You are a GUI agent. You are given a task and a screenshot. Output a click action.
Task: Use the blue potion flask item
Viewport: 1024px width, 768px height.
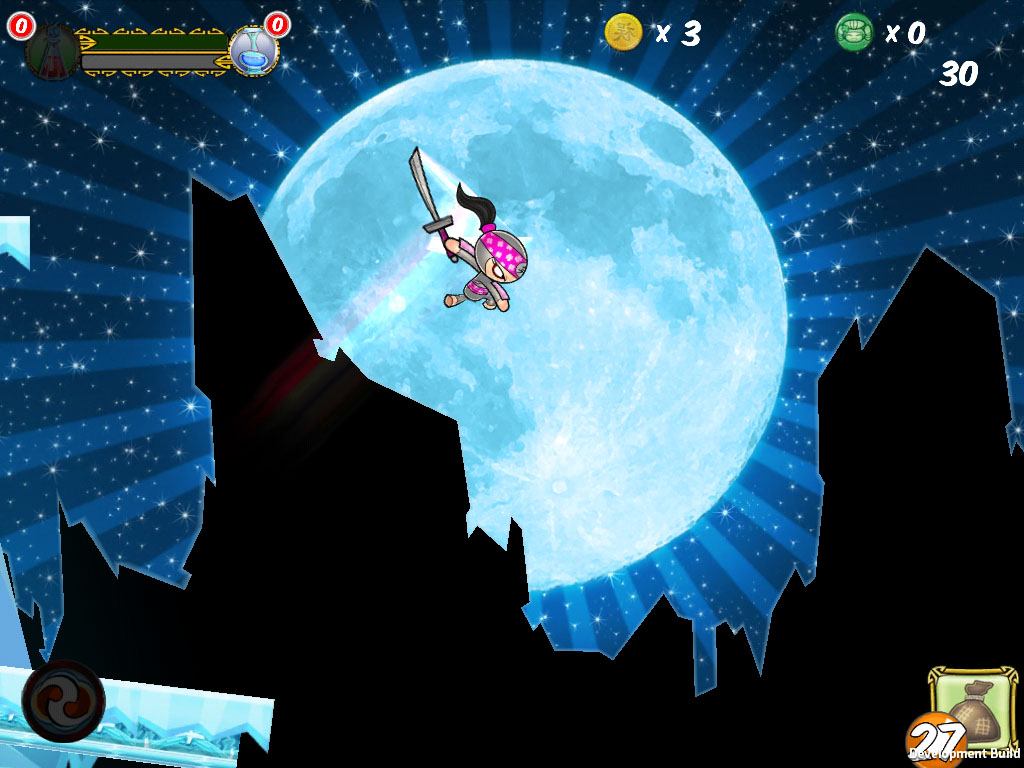coord(254,52)
